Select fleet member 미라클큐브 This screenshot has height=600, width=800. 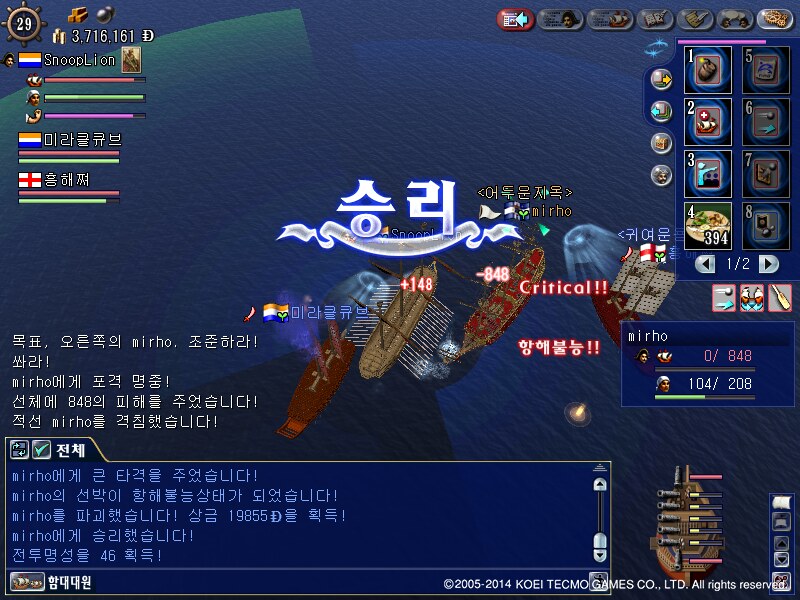click(x=70, y=140)
